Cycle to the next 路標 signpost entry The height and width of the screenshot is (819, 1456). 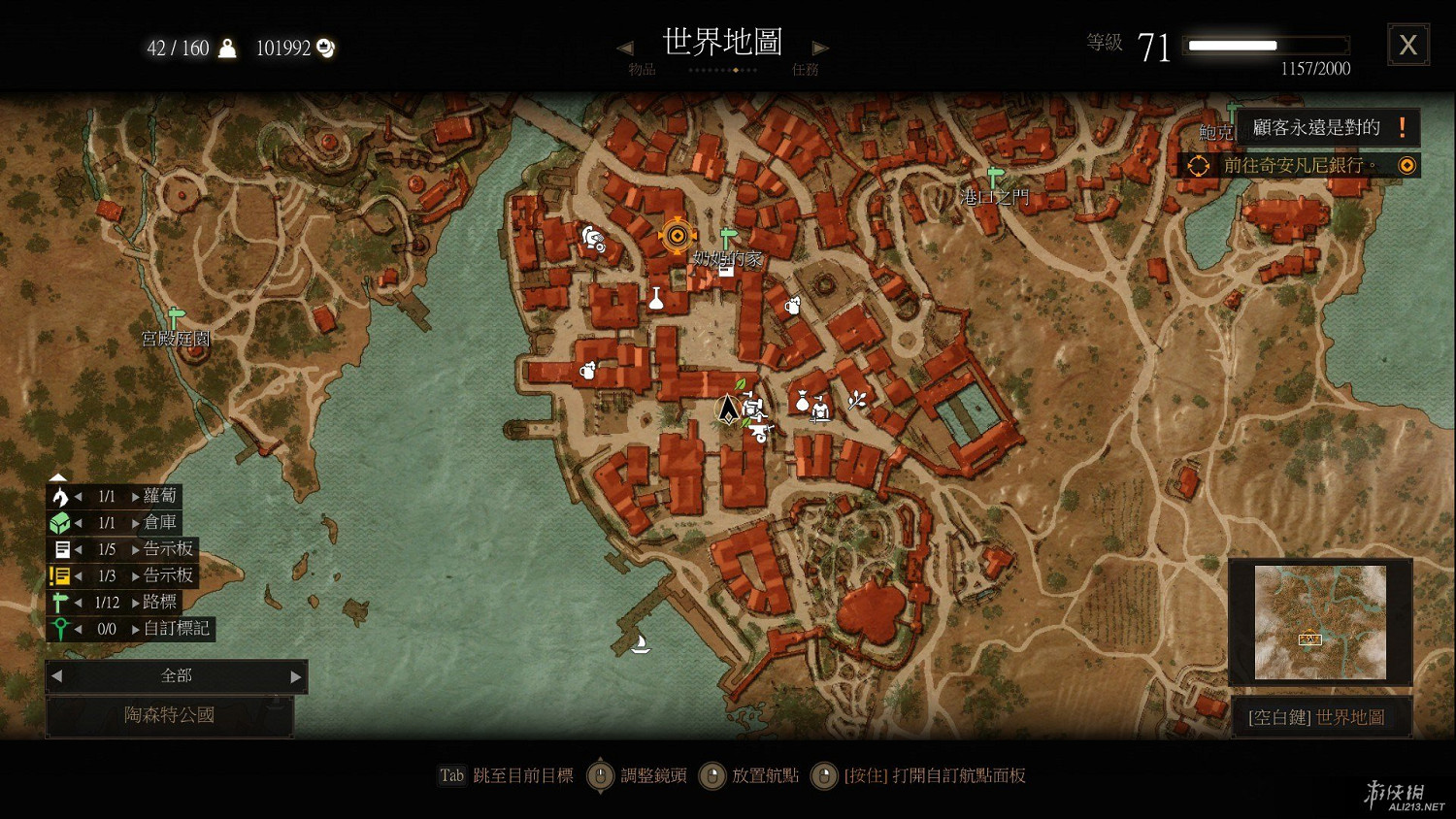133,602
